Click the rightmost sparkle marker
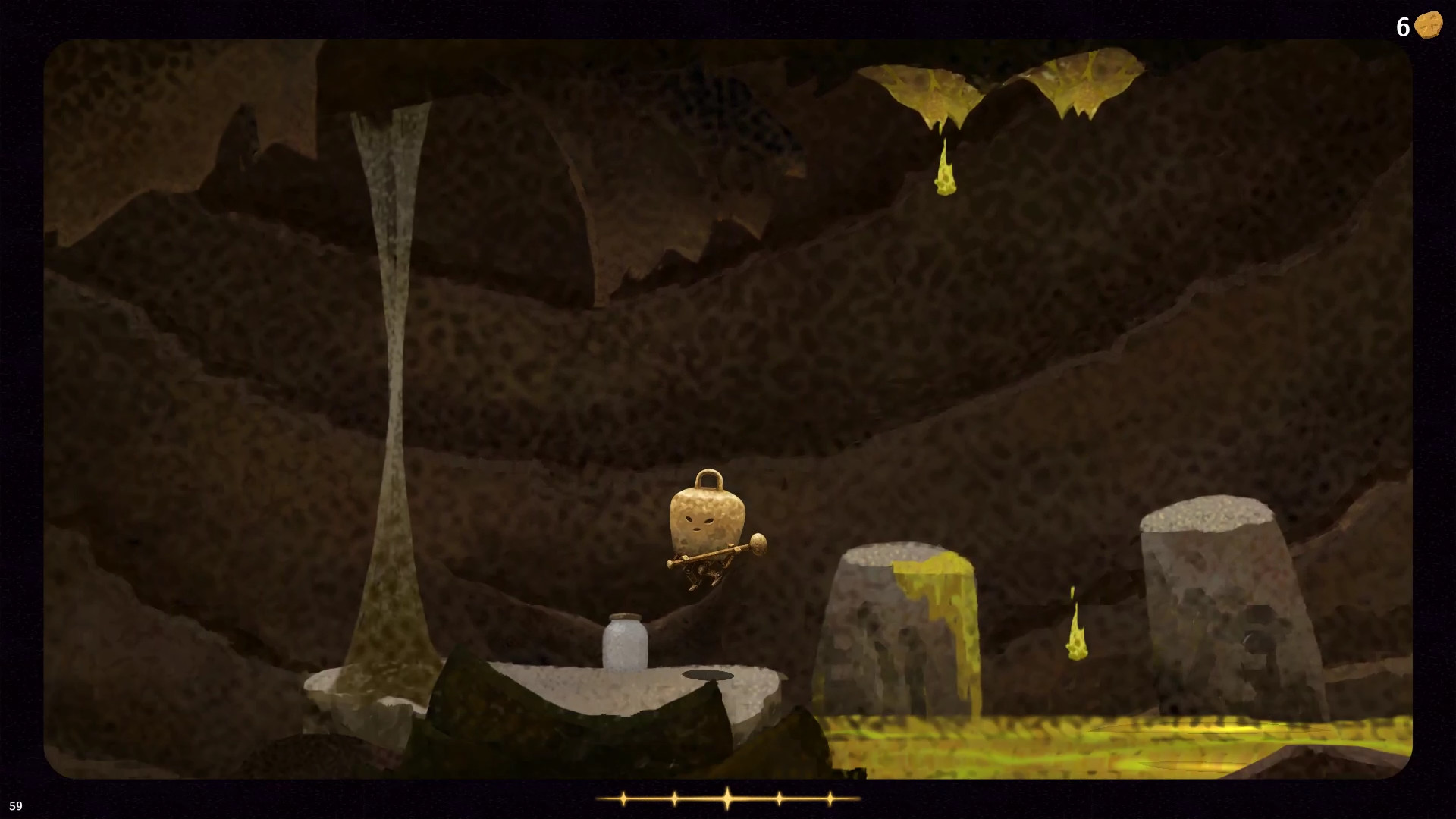The width and height of the screenshot is (1456, 819). click(831, 797)
